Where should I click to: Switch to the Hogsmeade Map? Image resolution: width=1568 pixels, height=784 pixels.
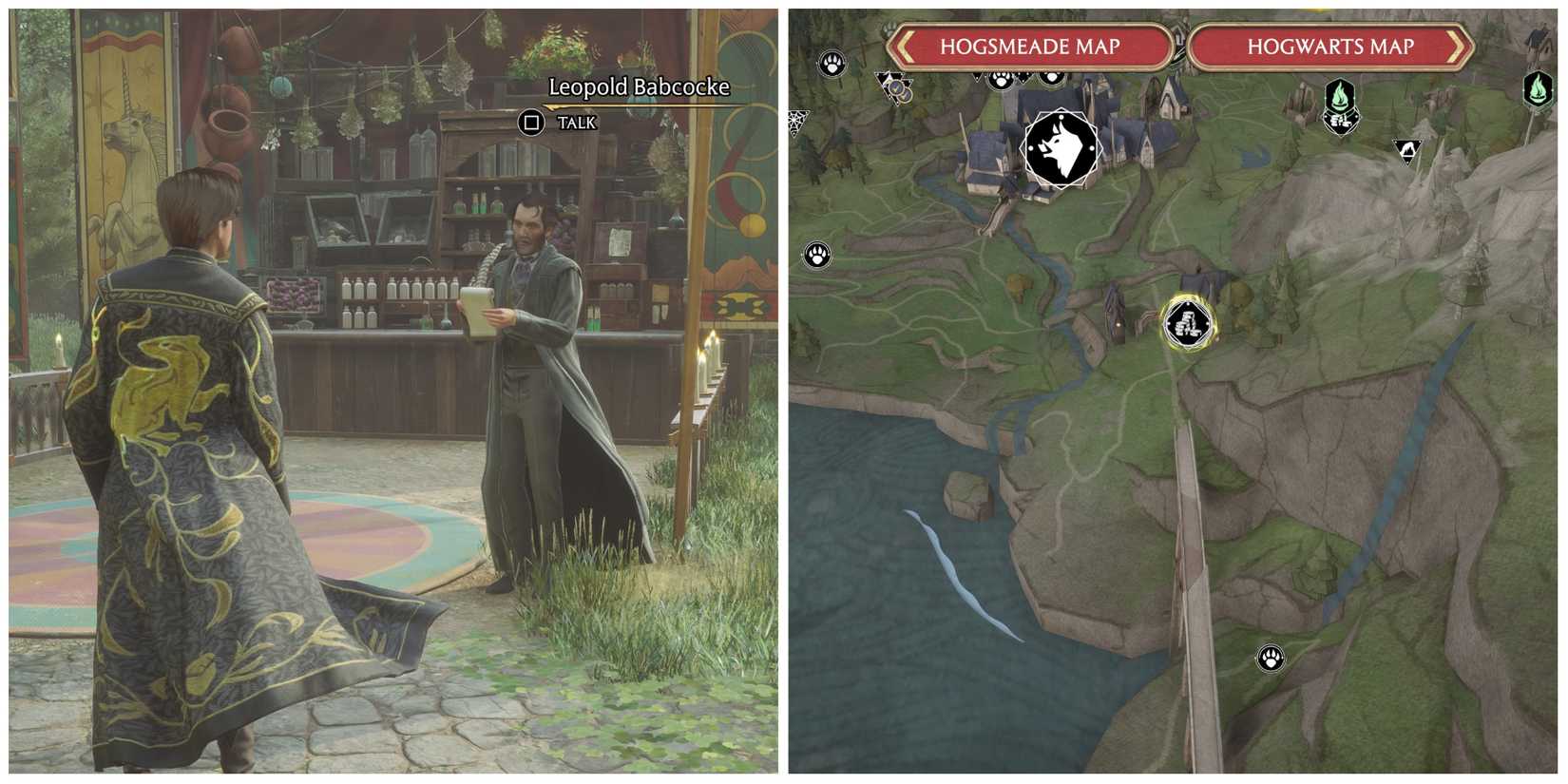tap(1031, 46)
